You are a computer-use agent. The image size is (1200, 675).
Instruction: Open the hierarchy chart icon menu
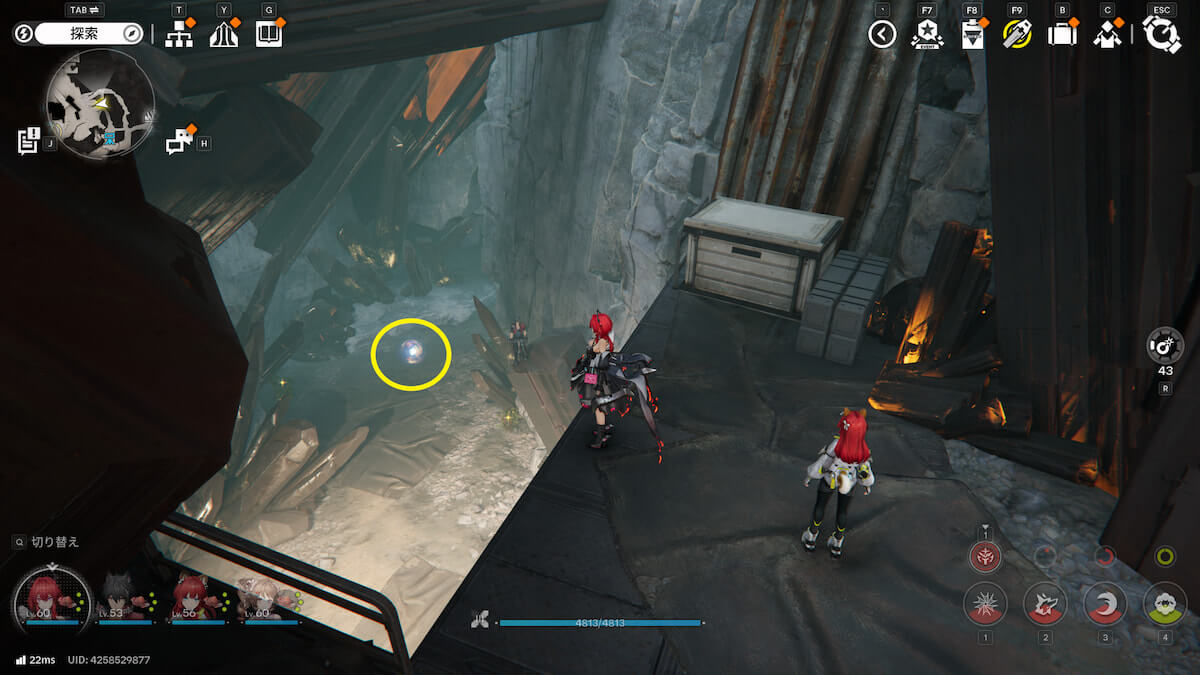pos(179,35)
